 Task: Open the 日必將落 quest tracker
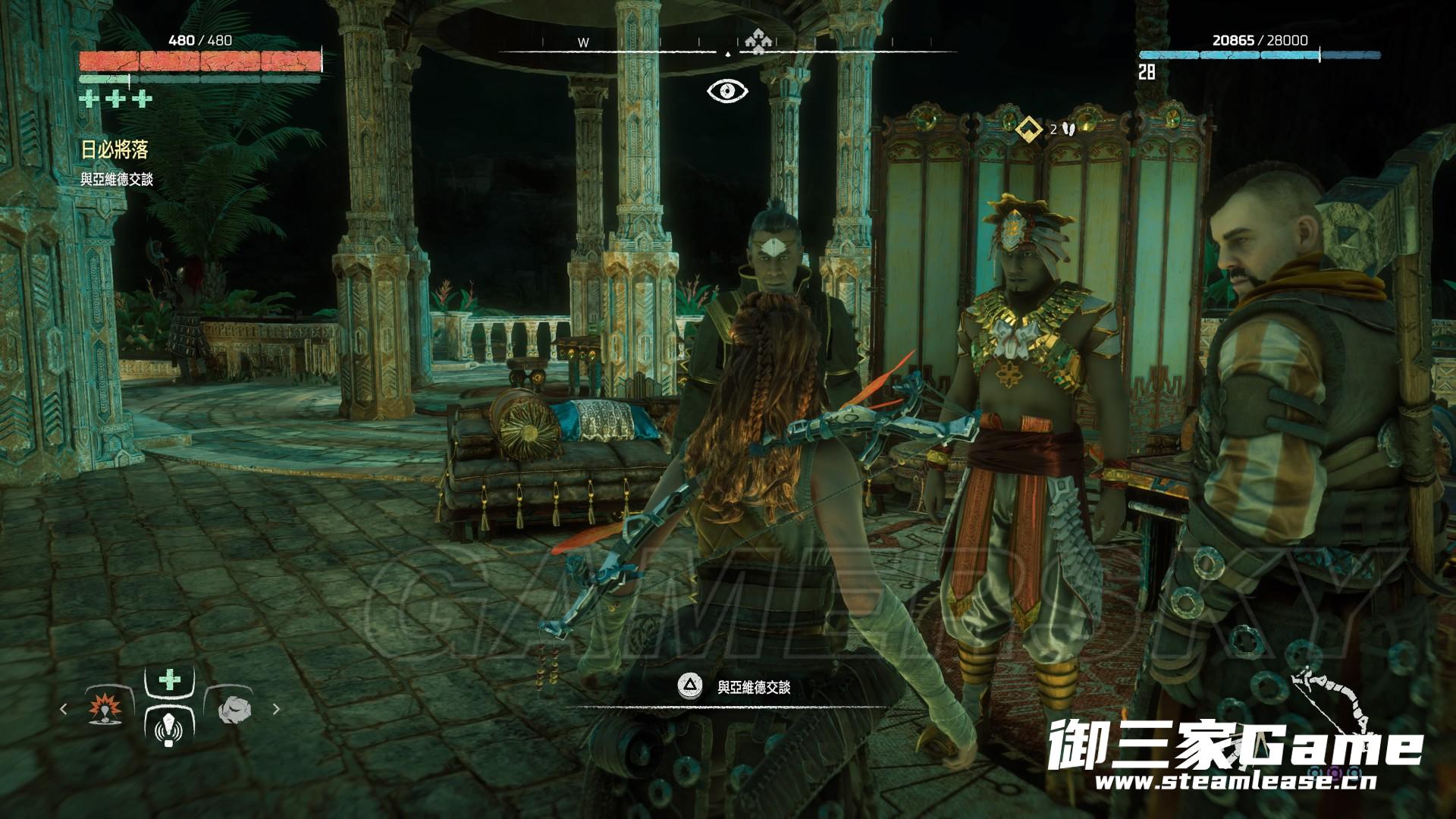point(115,150)
